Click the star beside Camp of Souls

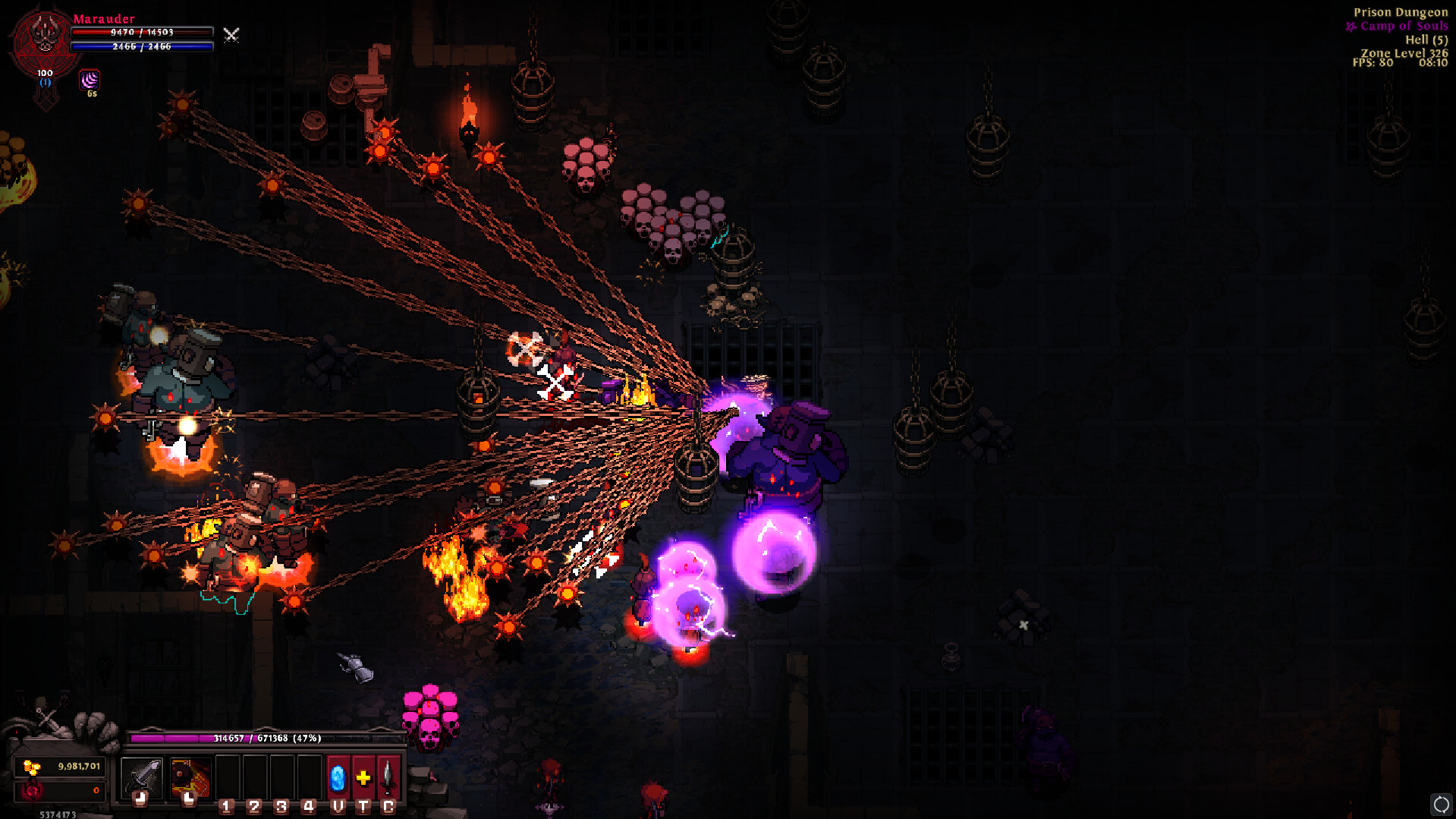[1351, 26]
